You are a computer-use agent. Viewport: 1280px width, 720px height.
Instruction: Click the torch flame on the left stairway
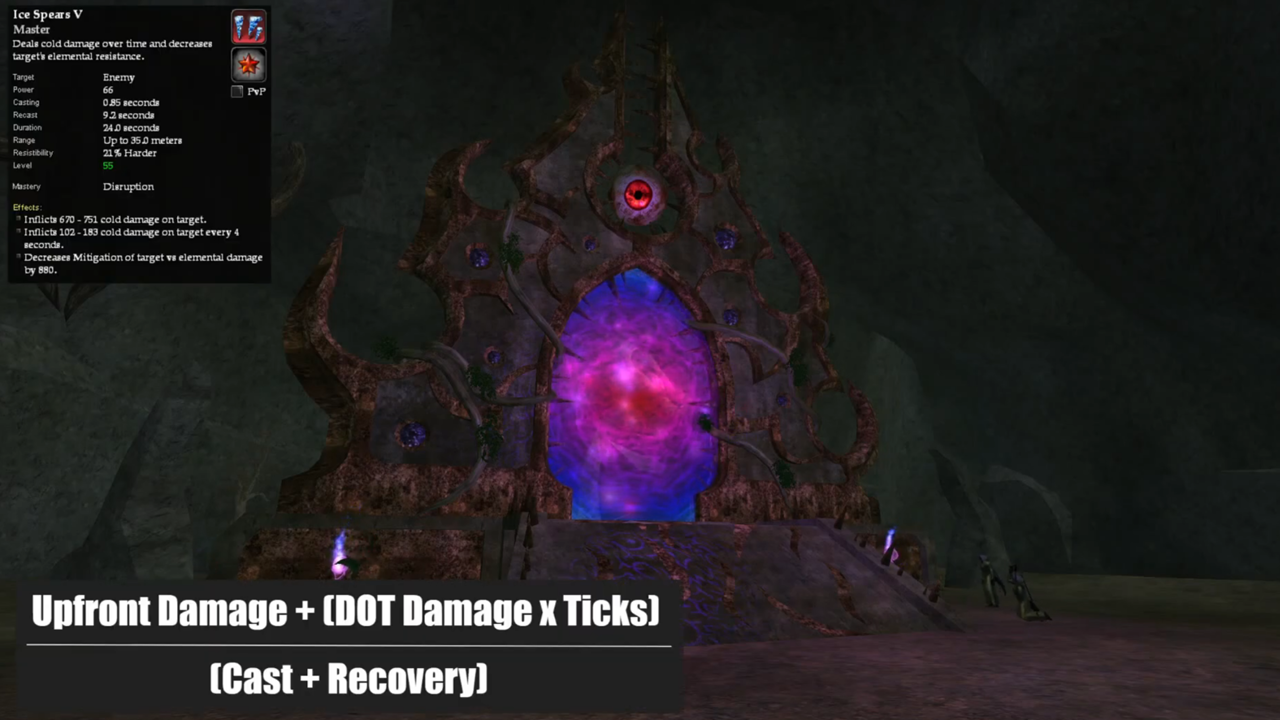point(338,543)
